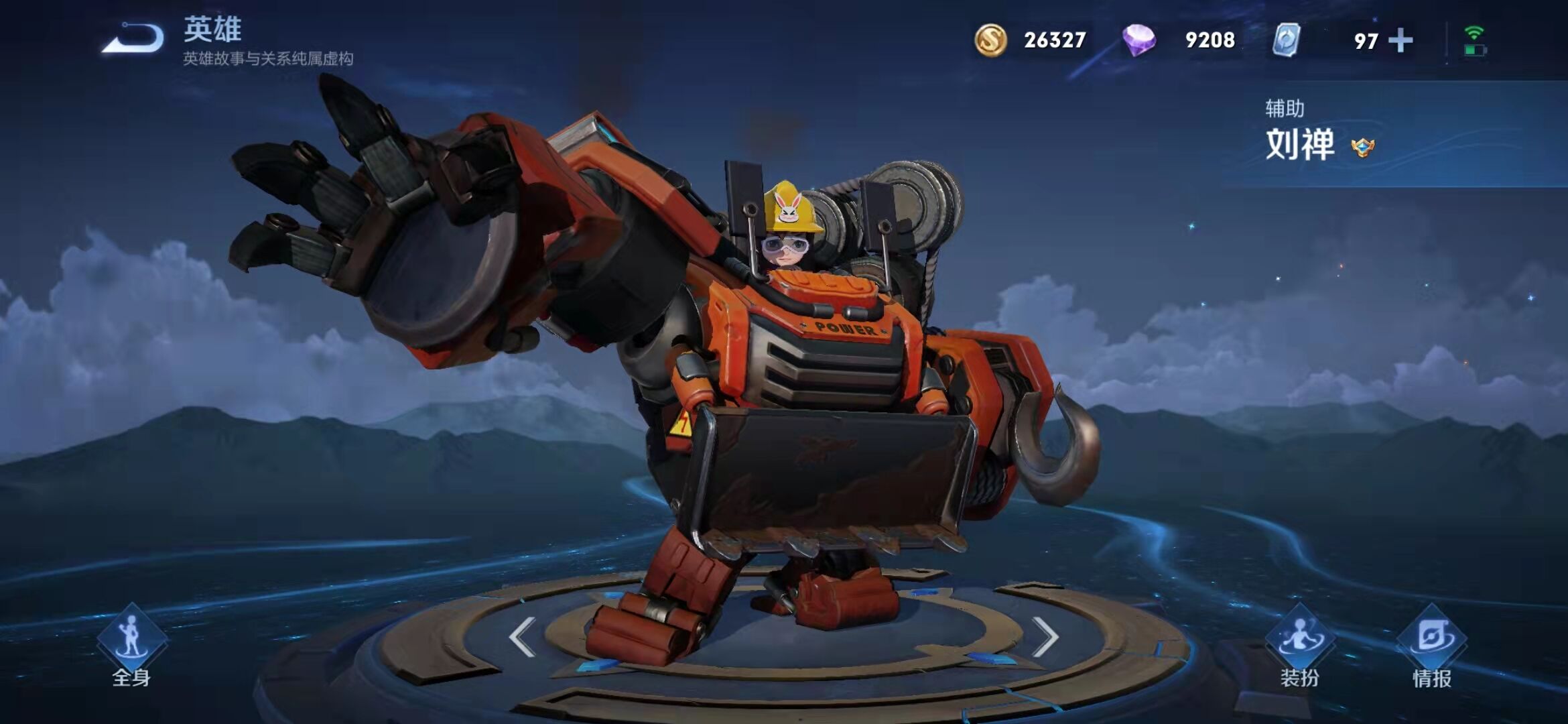Switch to the next hero with right arrow
This screenshot has height=724, width=1568.
(x=1045, y=636)
